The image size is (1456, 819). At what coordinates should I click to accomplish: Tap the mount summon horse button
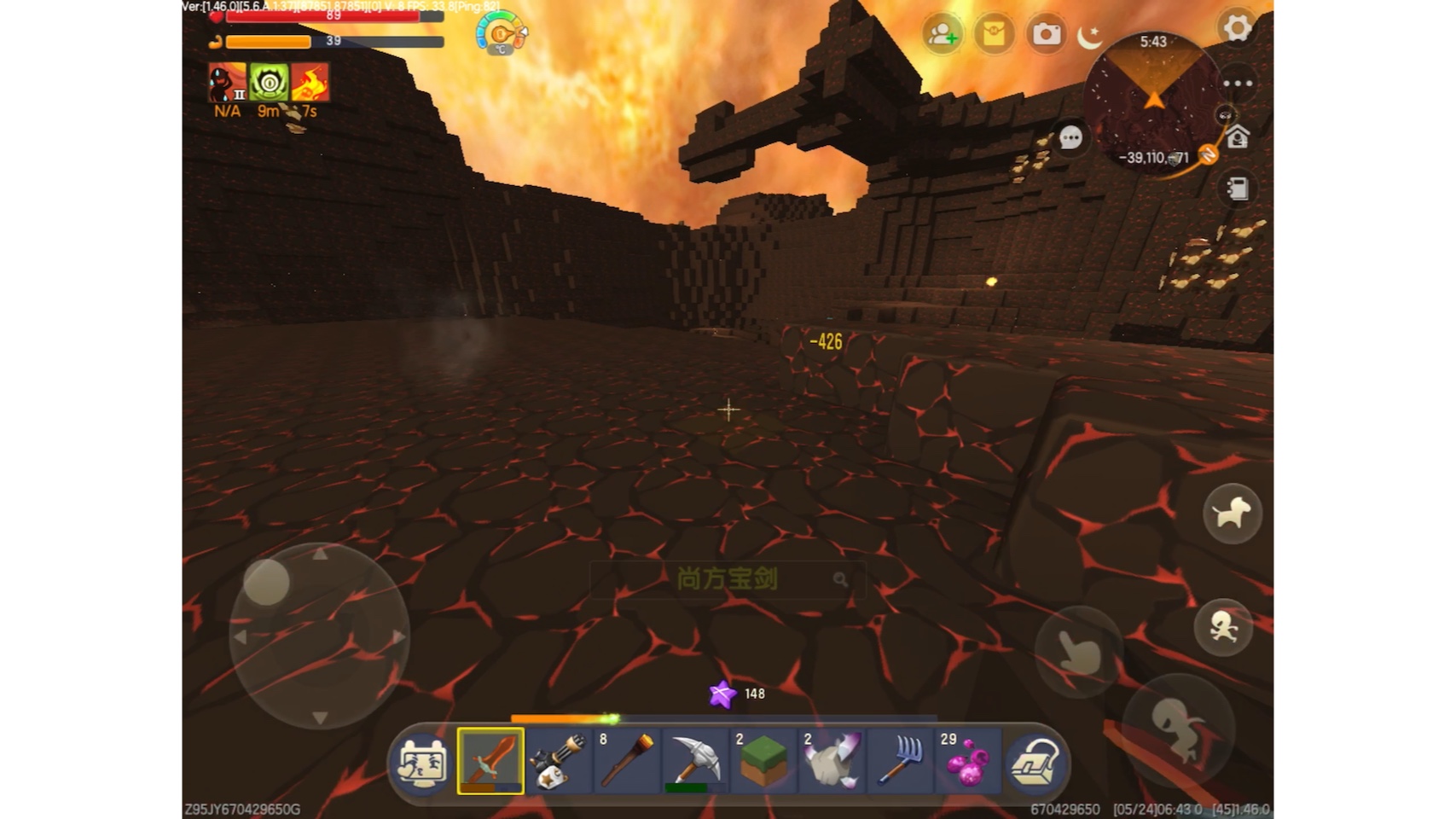coord(1232,514)
